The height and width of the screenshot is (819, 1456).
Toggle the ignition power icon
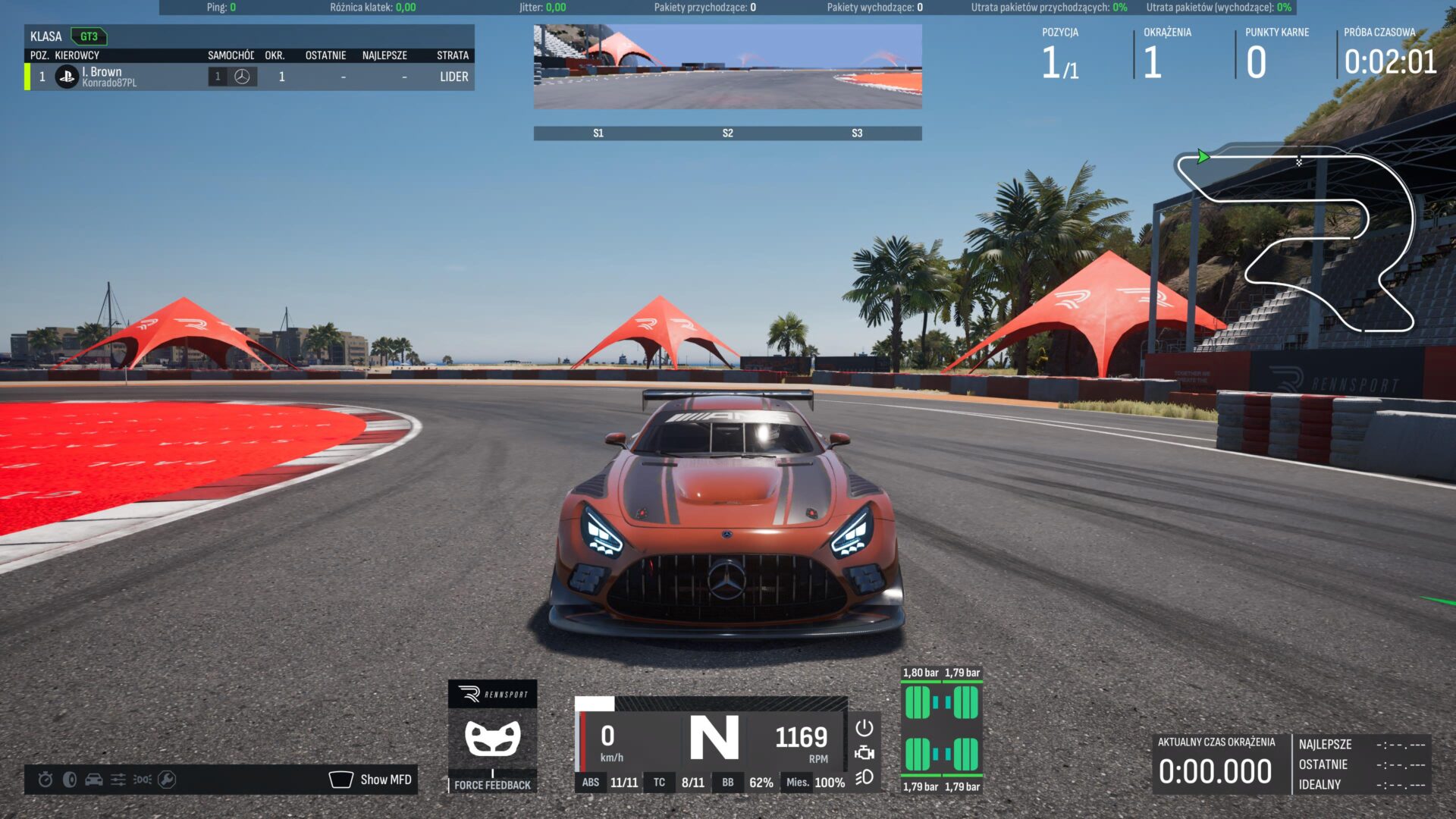(x=864, y=728)
